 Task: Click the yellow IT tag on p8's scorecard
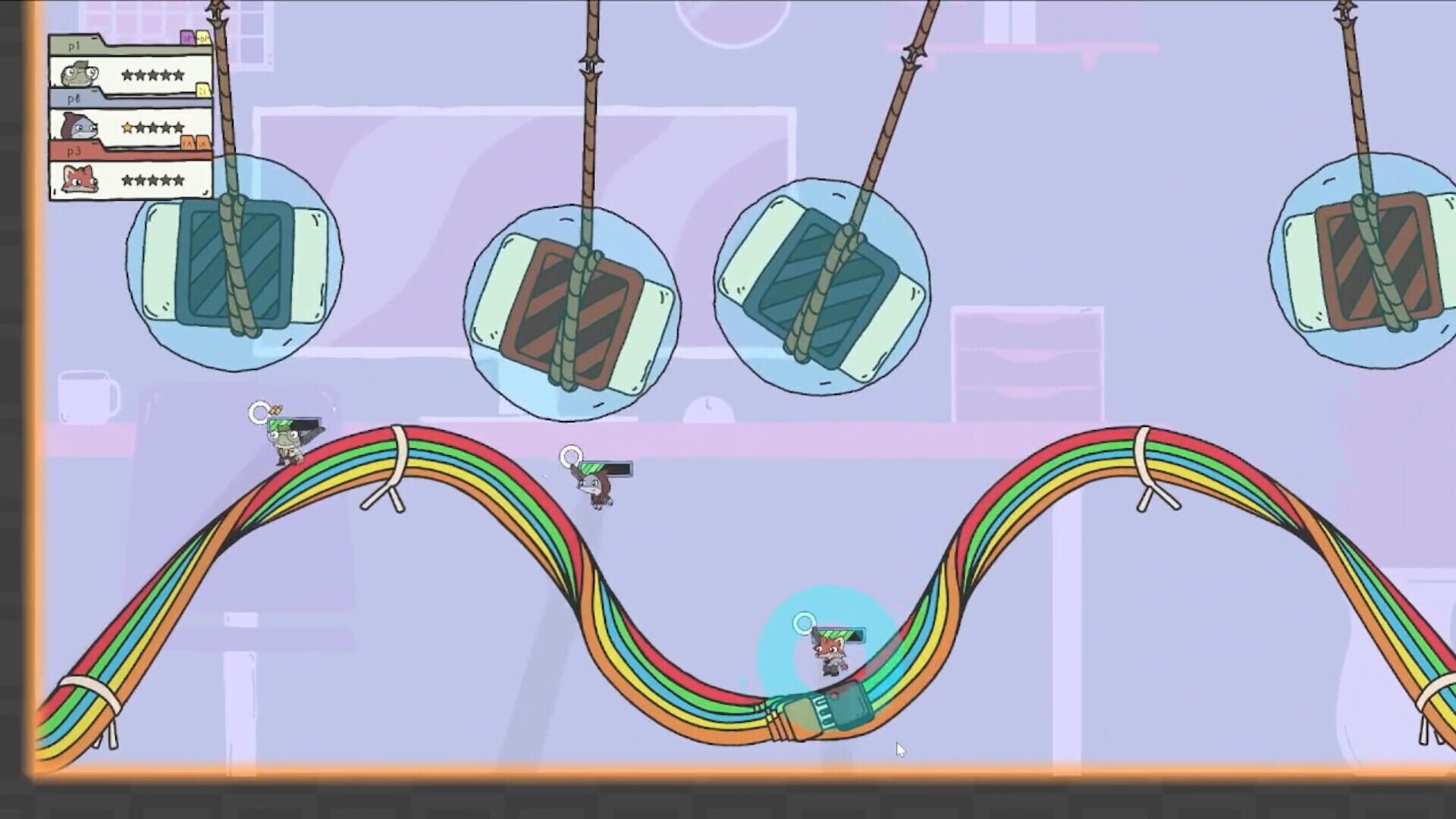coord(204,92)
